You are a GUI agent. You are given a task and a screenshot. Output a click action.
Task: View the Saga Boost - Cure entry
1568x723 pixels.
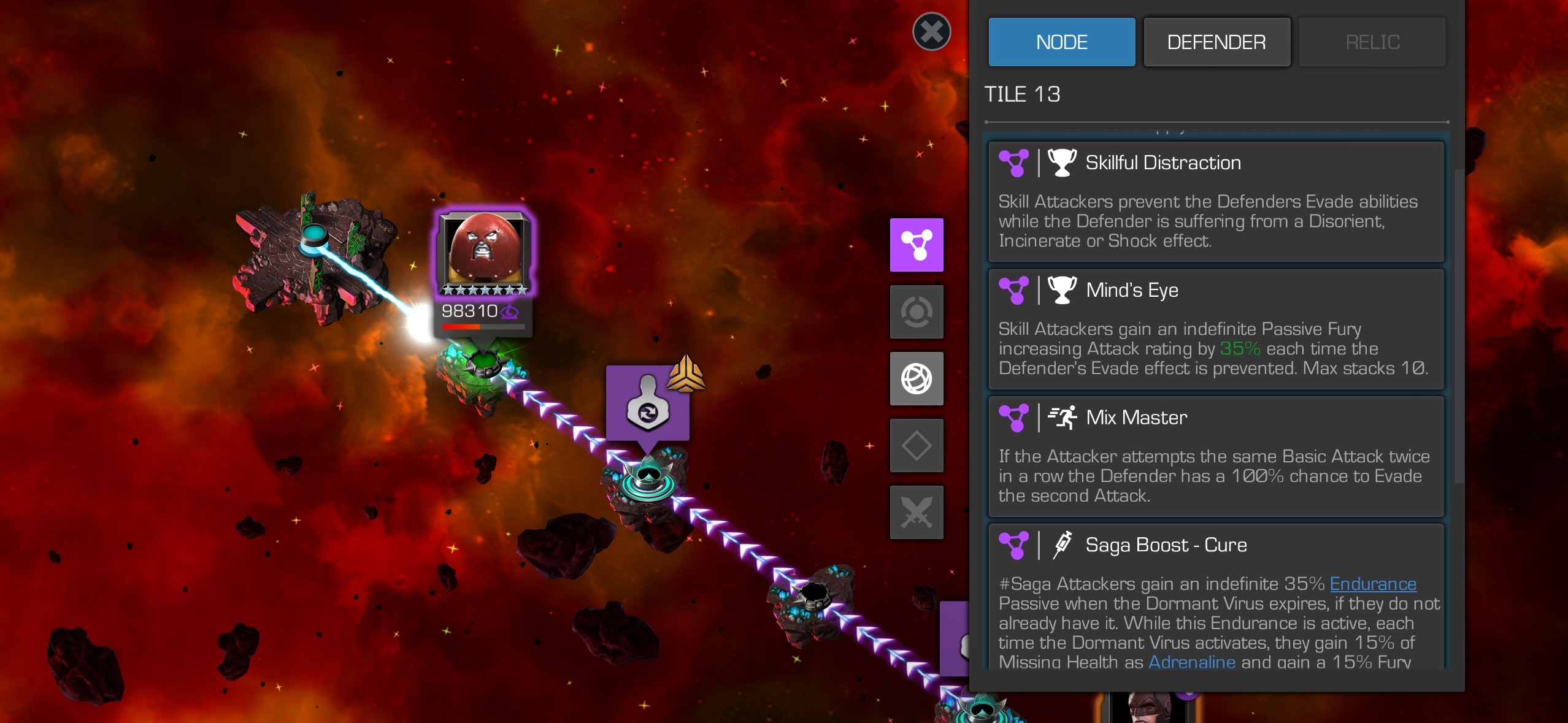[x=1215, y=595]
